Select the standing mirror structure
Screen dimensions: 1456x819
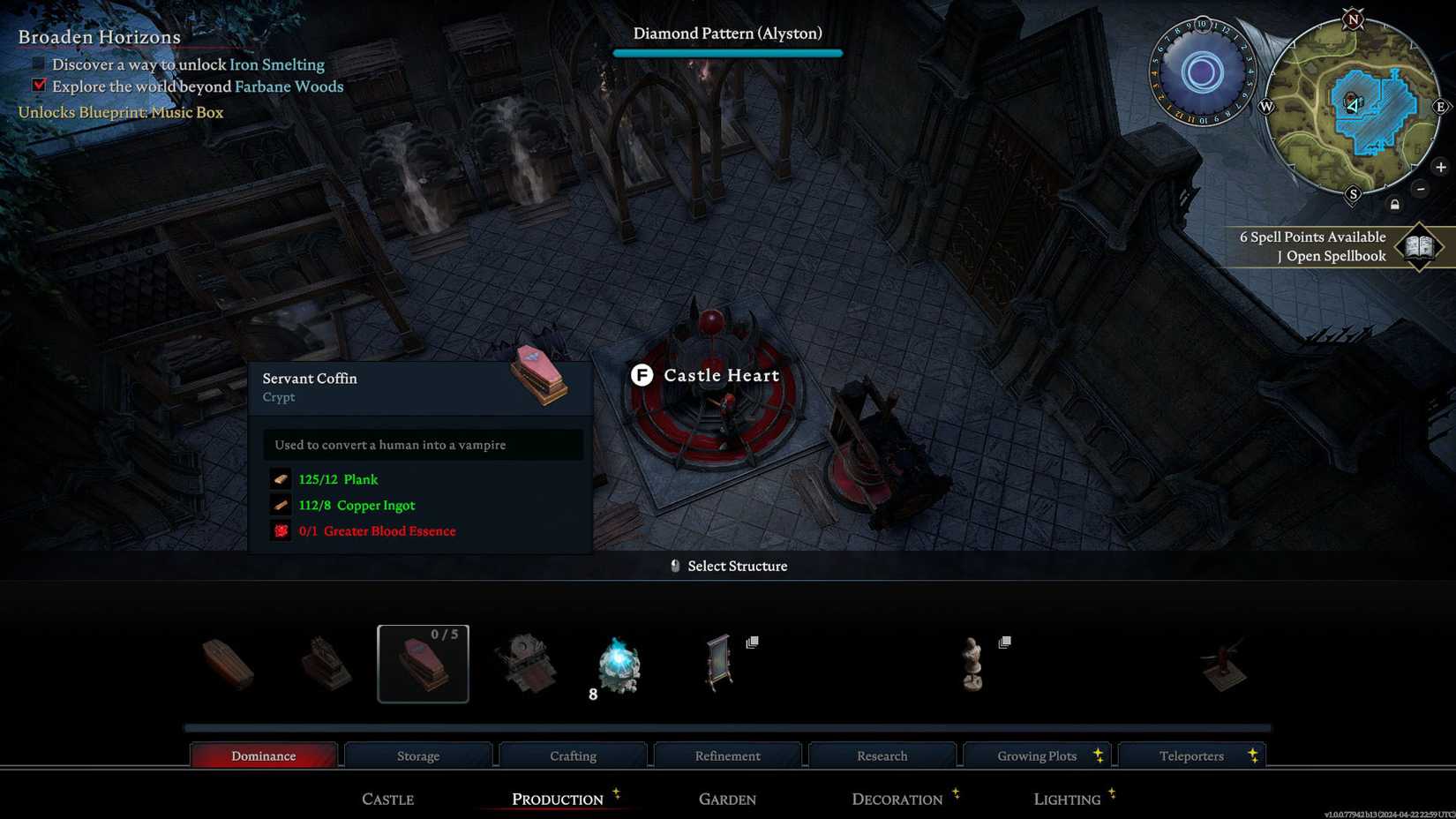click(719, 662)
